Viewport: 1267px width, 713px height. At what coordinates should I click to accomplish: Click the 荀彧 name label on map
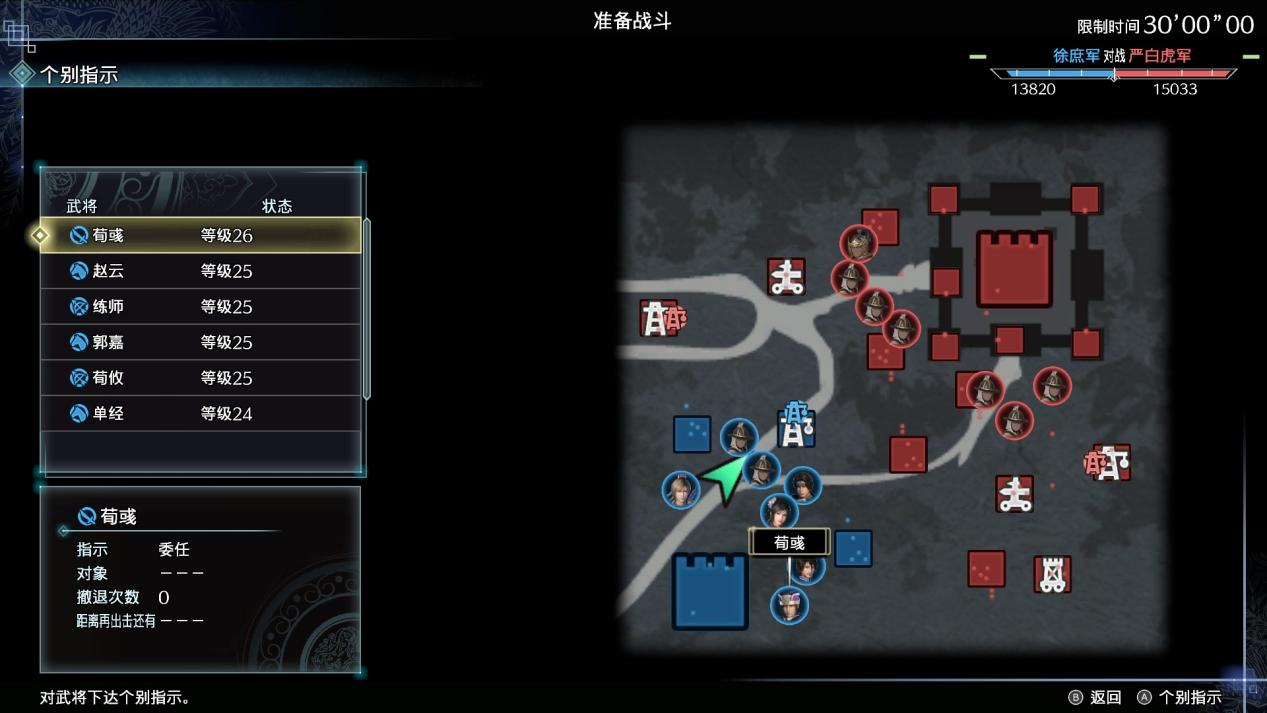[789, 542]
